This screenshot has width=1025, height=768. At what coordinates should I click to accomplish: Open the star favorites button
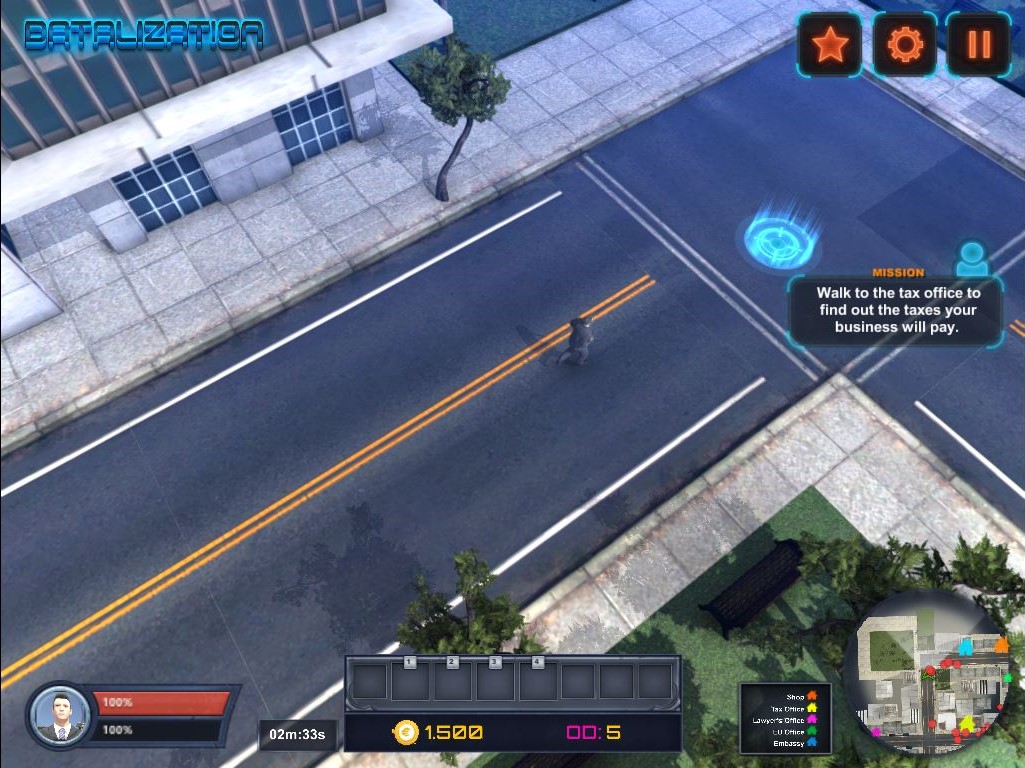[x=829, y=45]
